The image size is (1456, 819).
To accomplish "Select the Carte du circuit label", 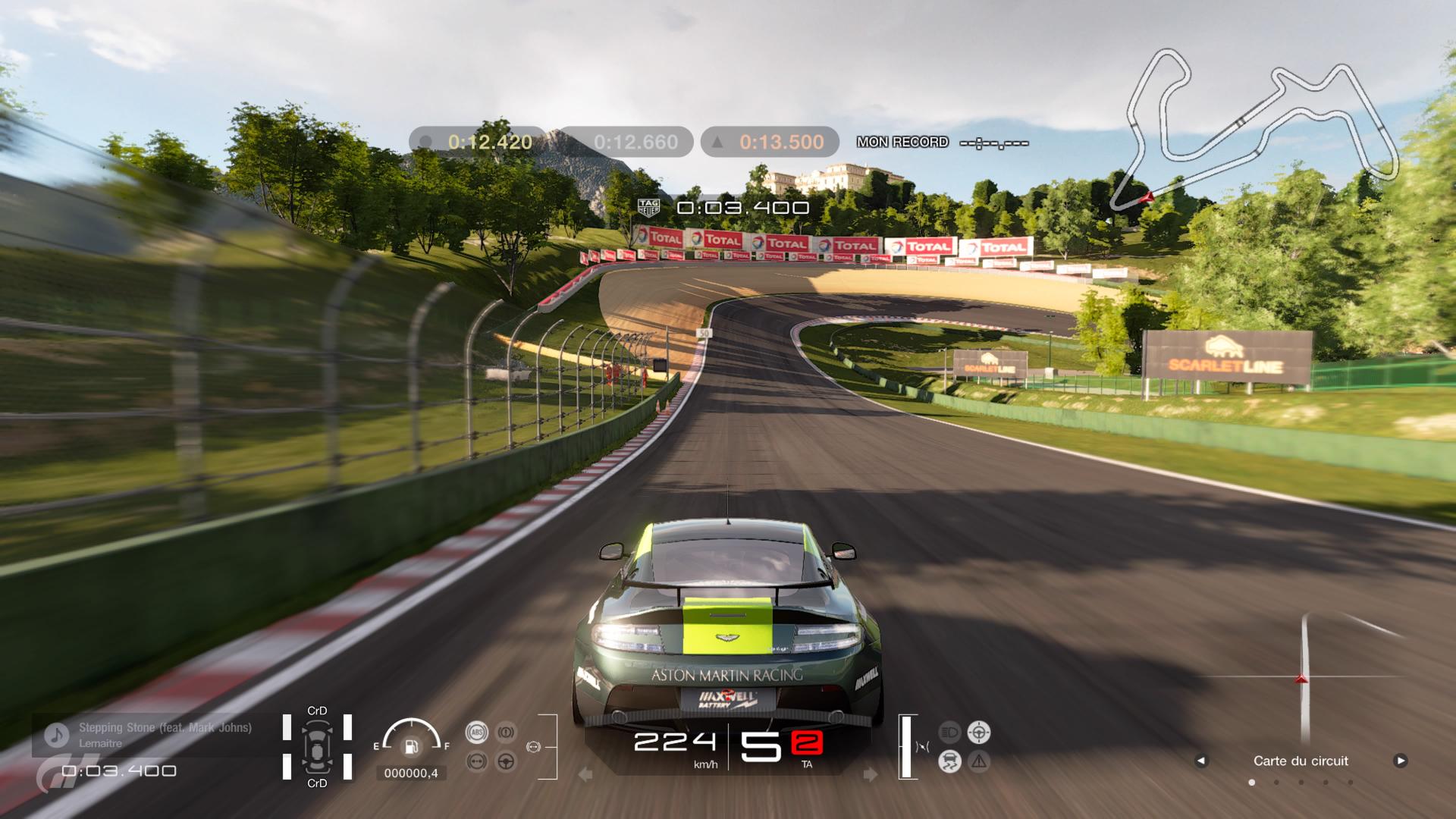I will click(x=1301, y=761).
